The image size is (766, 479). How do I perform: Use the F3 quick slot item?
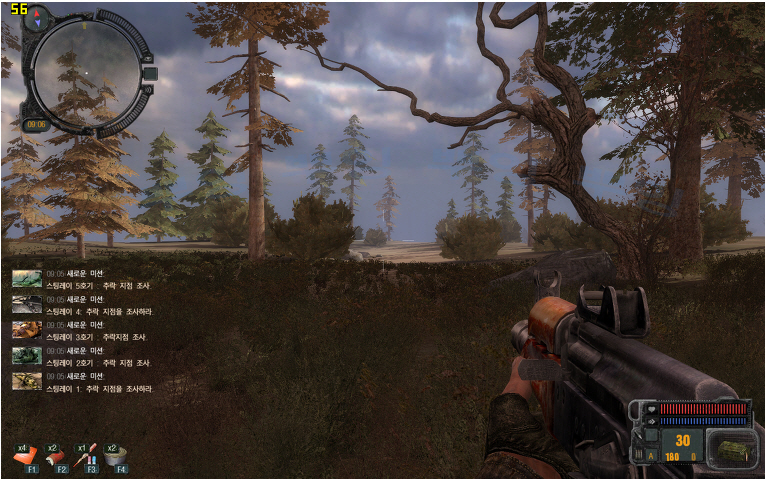click(x=88, y=456)
